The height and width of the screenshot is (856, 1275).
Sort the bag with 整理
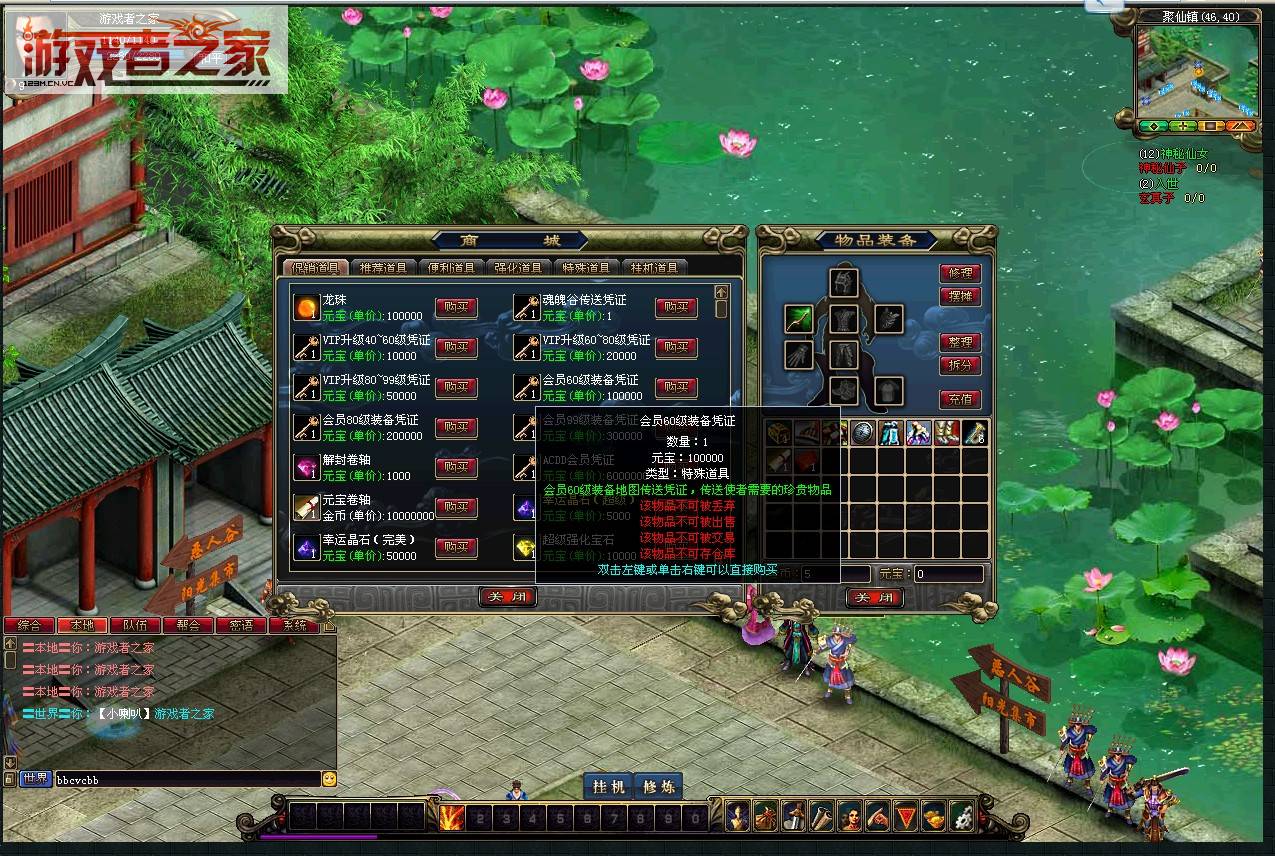(959, 342)
